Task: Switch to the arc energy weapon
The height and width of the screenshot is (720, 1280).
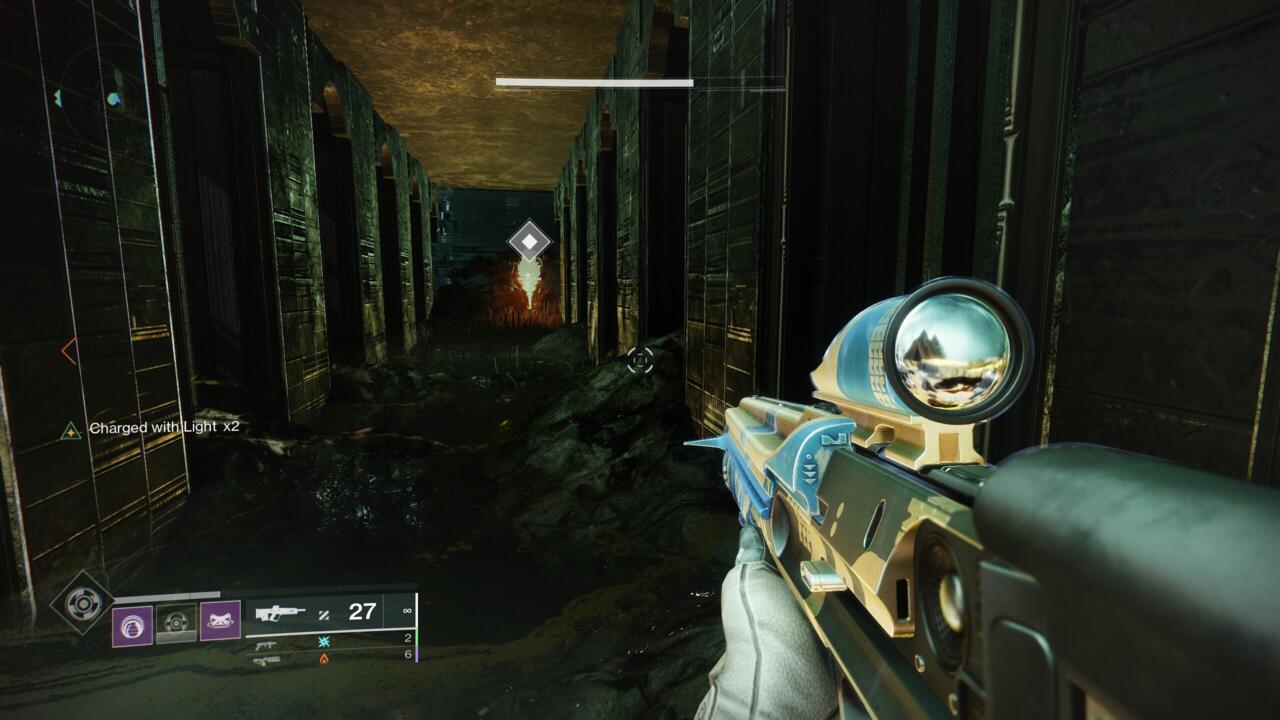Action: [x=268, y=644]
